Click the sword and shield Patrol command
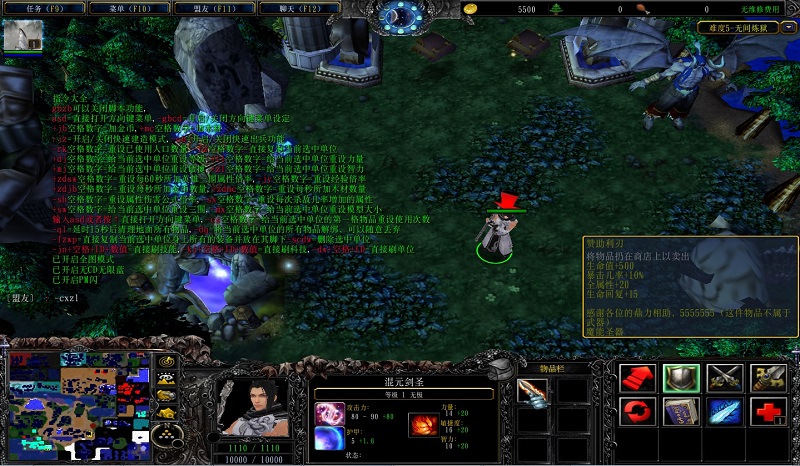Viewport: 800px width, 466px height. tap(767, 377)
